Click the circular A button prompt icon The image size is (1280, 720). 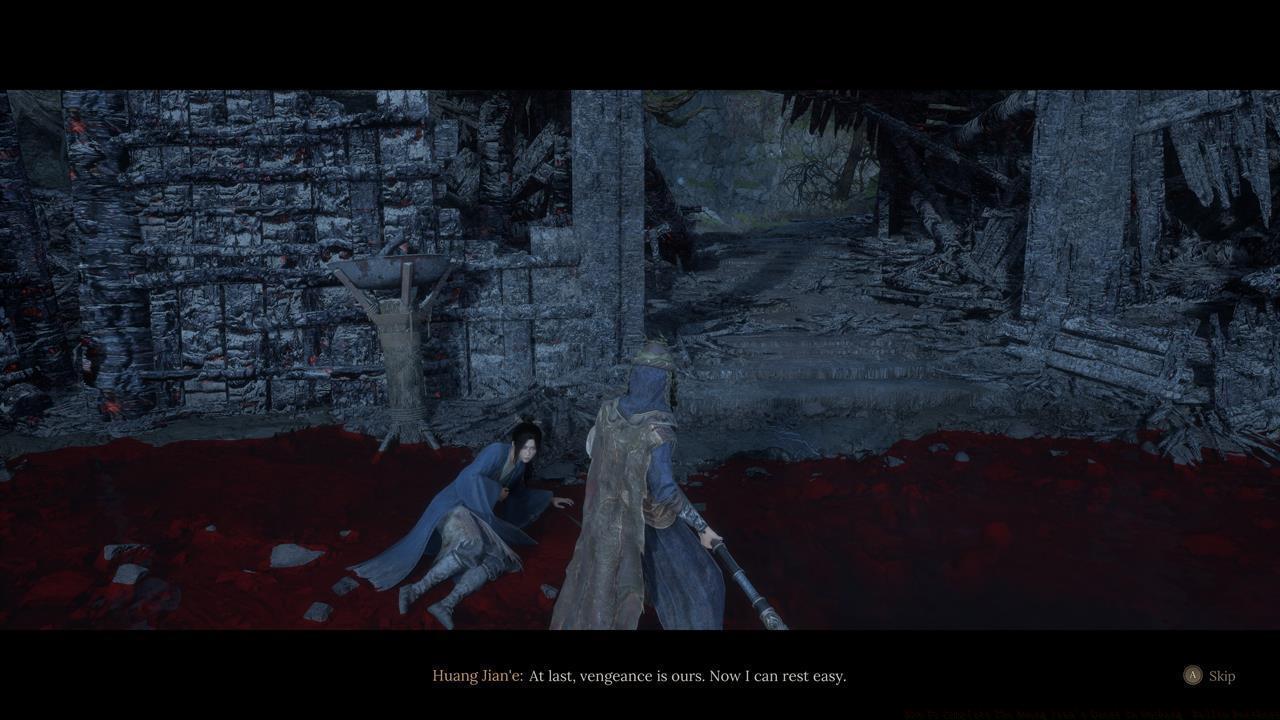point(1193,676)
